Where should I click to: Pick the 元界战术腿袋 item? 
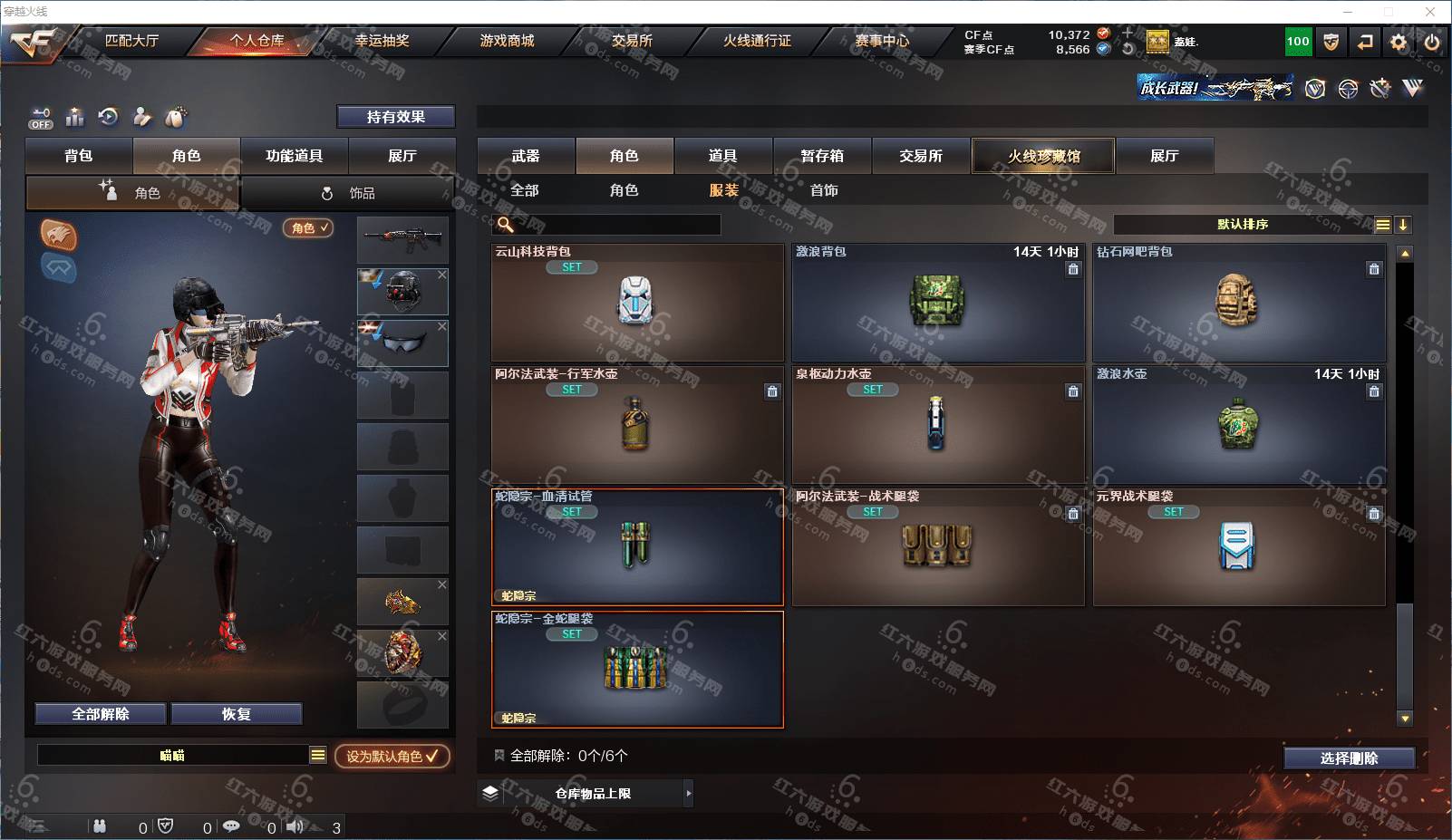tap(1238, 547)
